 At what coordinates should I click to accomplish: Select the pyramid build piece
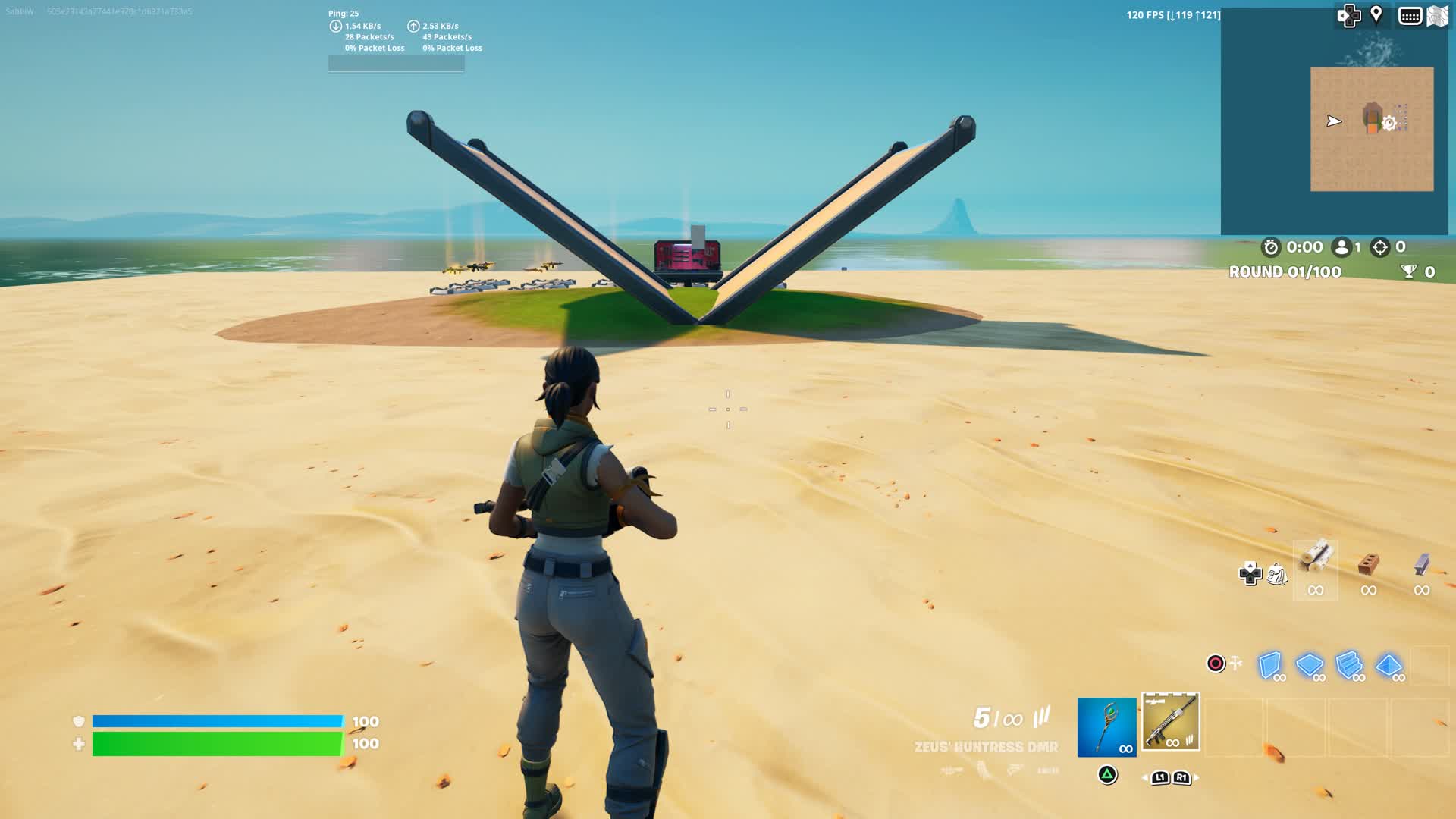click(1388, 663)
